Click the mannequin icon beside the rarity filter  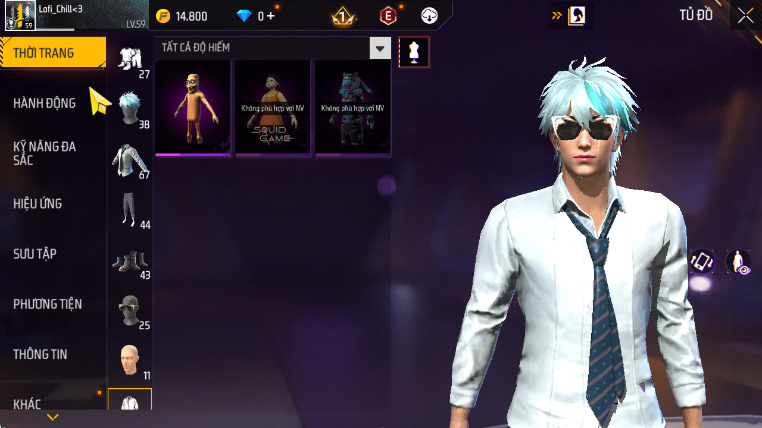pos(413,51)
